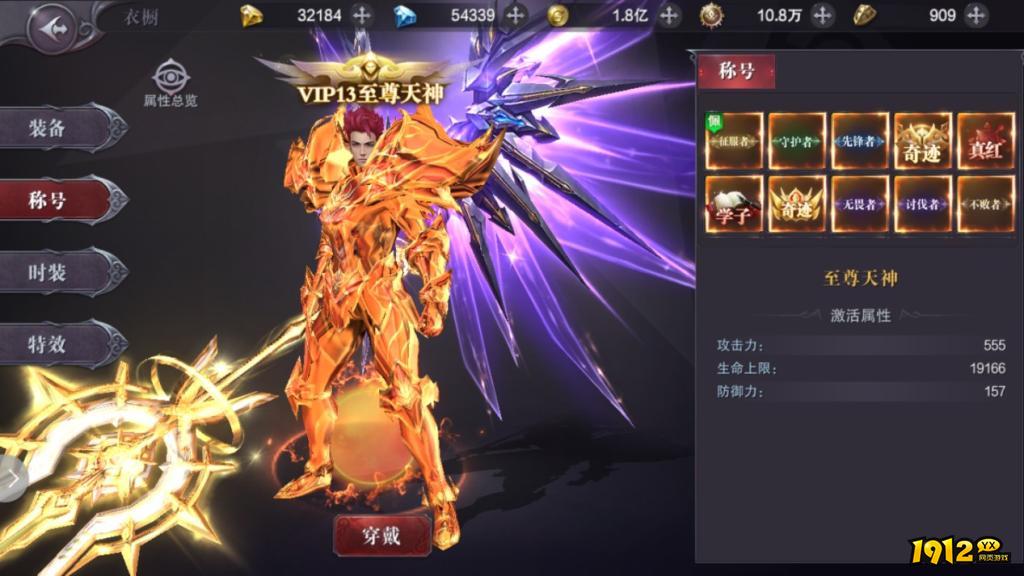Click the plus button beside 10.8万

(x=822, y=15)
